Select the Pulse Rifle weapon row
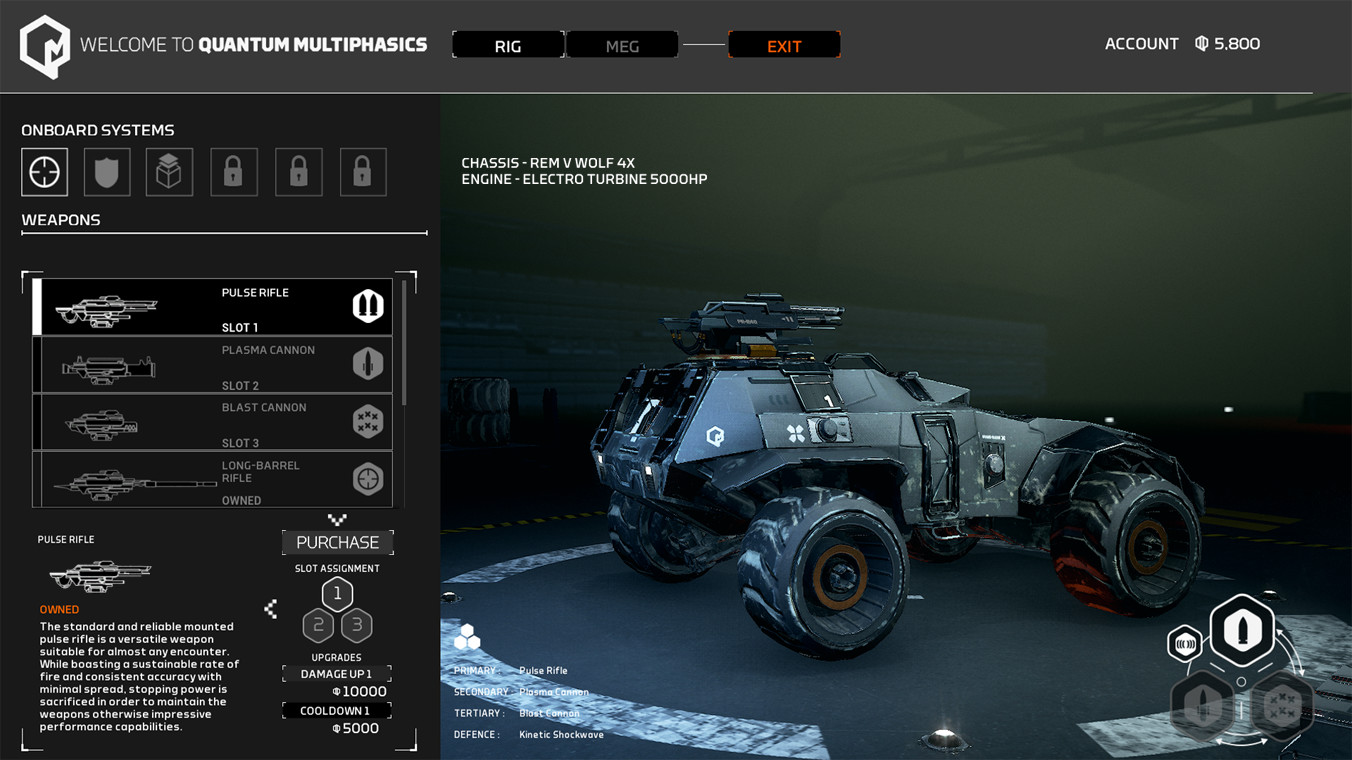 [x=214, y=307]
